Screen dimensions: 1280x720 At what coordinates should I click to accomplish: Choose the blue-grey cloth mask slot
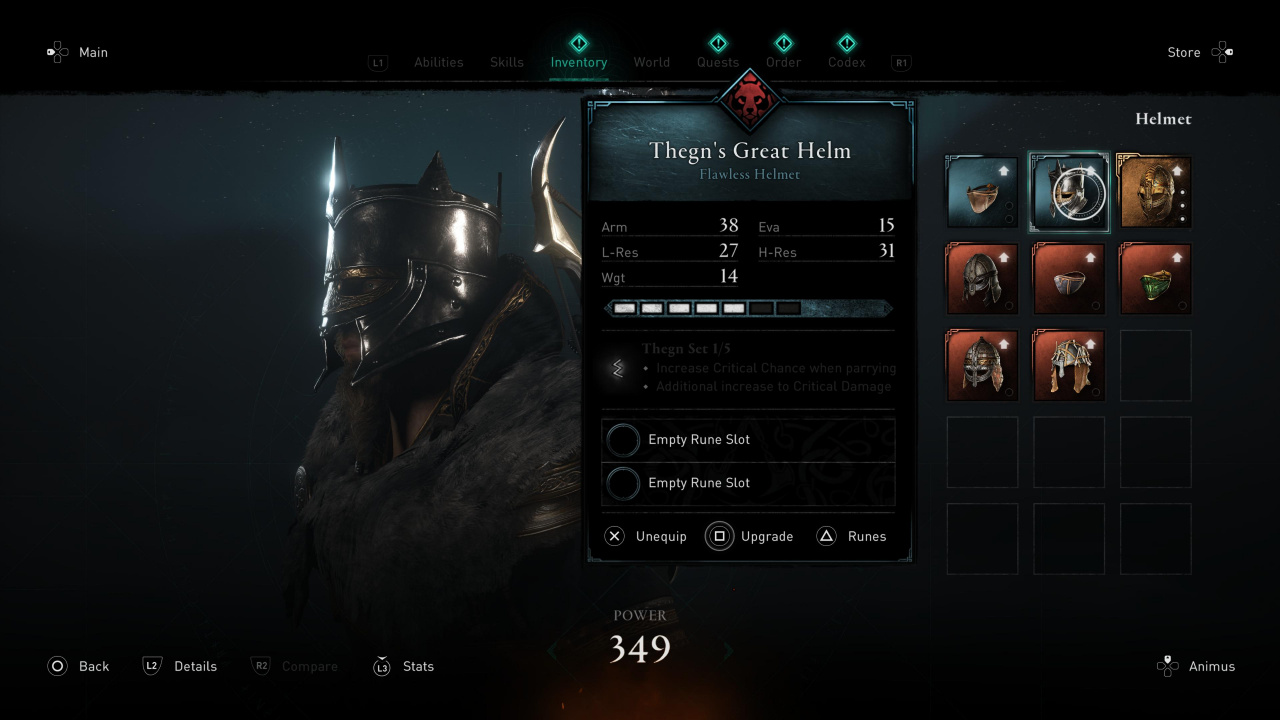pyautogui.click(x=1069, y=279)
